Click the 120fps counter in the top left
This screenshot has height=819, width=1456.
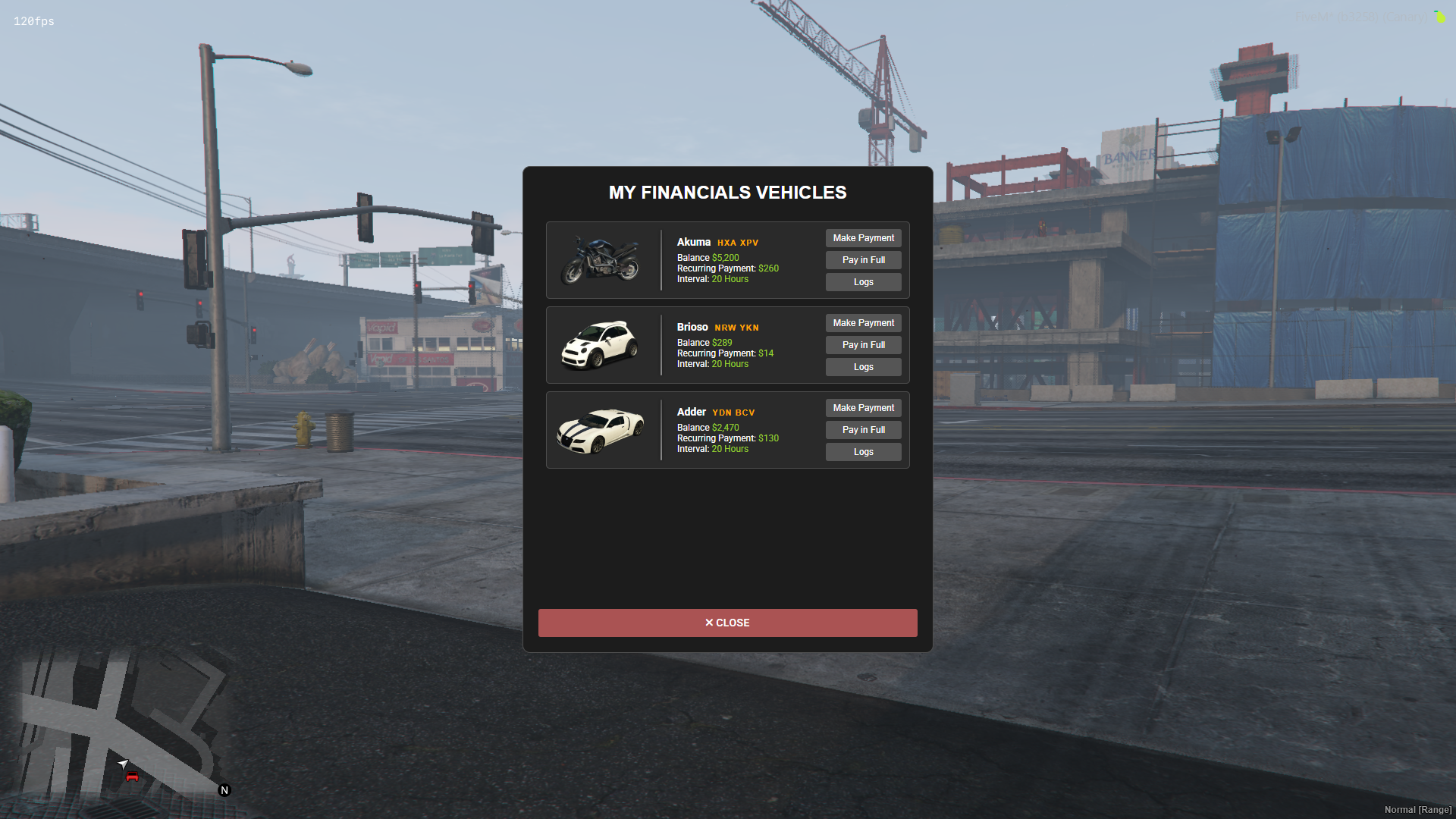click(33, 22)
